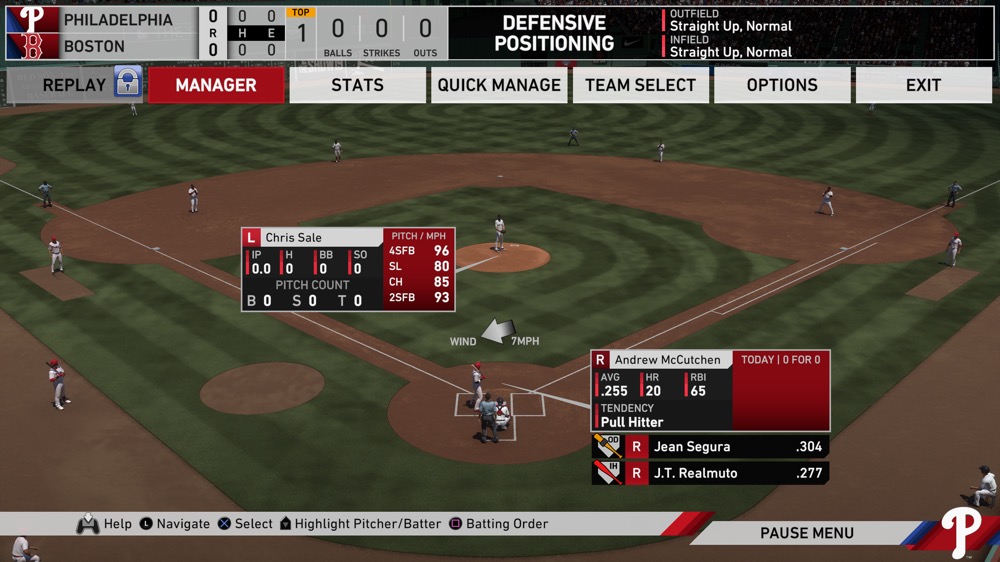The image size is (1000, 562).
Task: Highlight Andrew McCutchen batter info panel
Action: tap(710, 390)
